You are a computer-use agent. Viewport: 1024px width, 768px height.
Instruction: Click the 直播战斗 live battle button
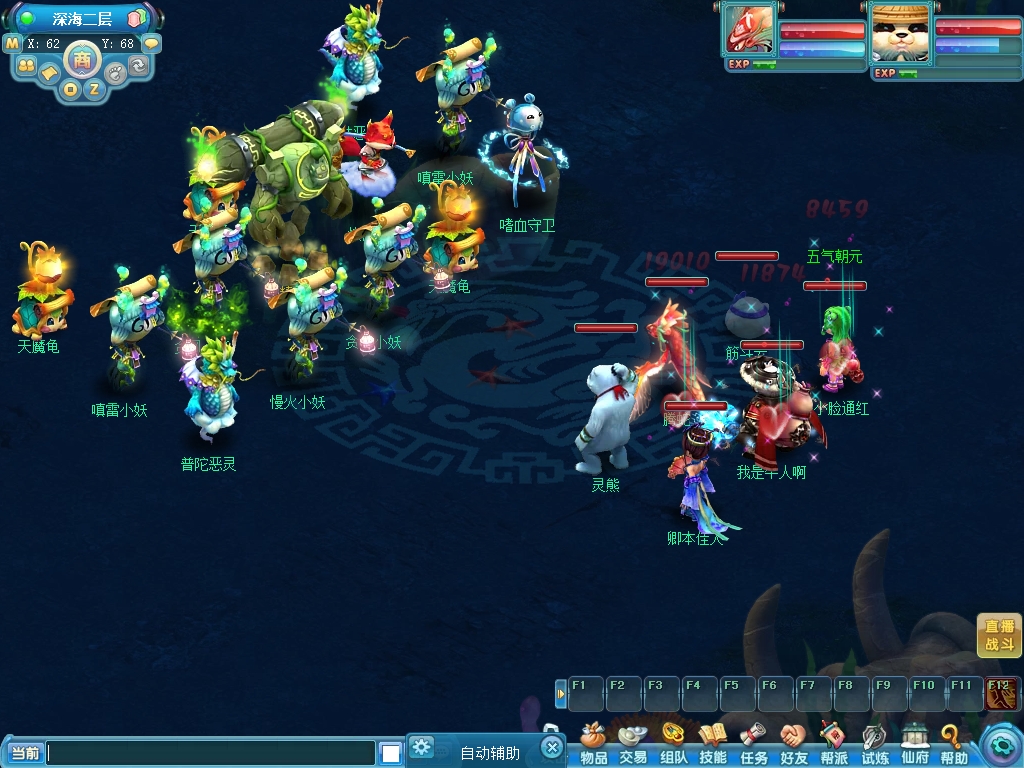(x=999, y=635)
